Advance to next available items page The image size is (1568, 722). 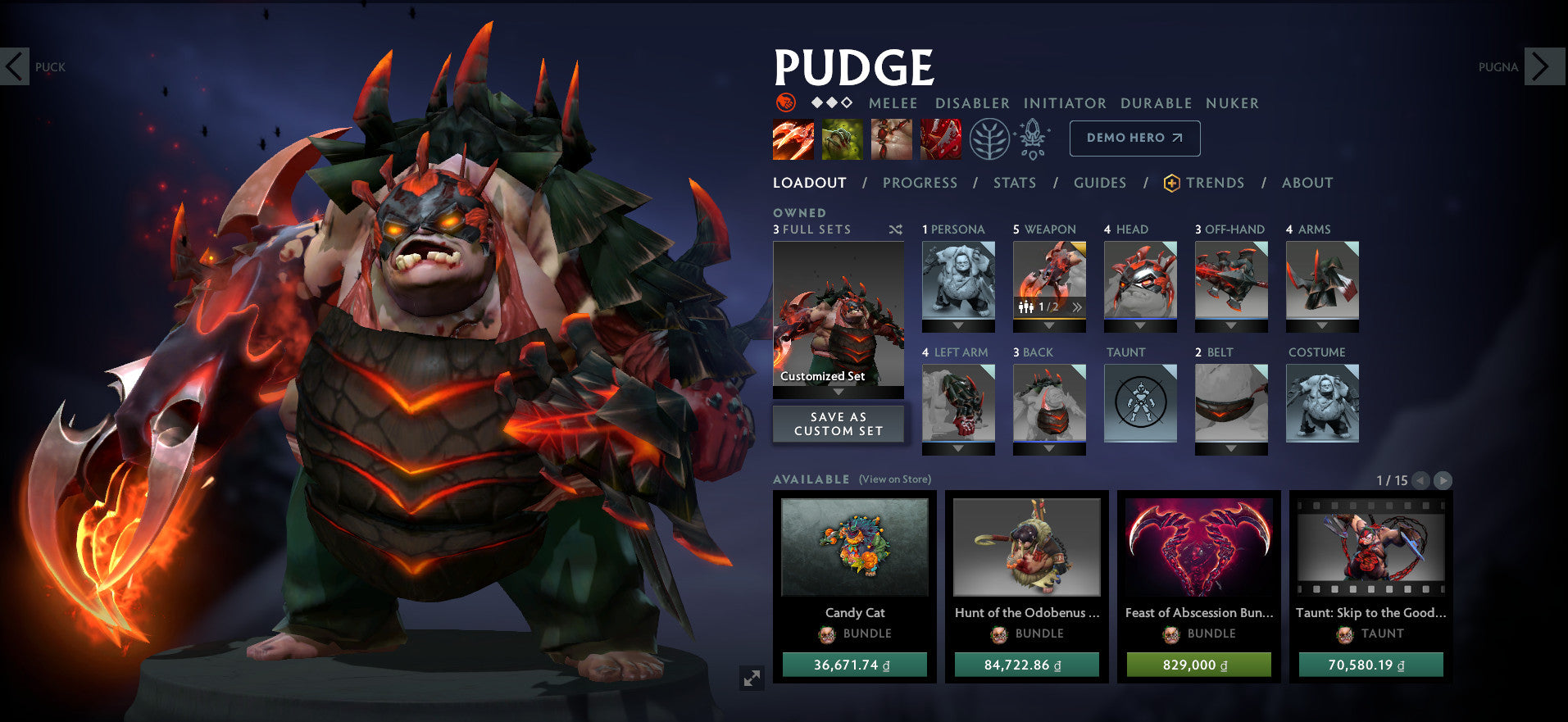click(1443, 481)
